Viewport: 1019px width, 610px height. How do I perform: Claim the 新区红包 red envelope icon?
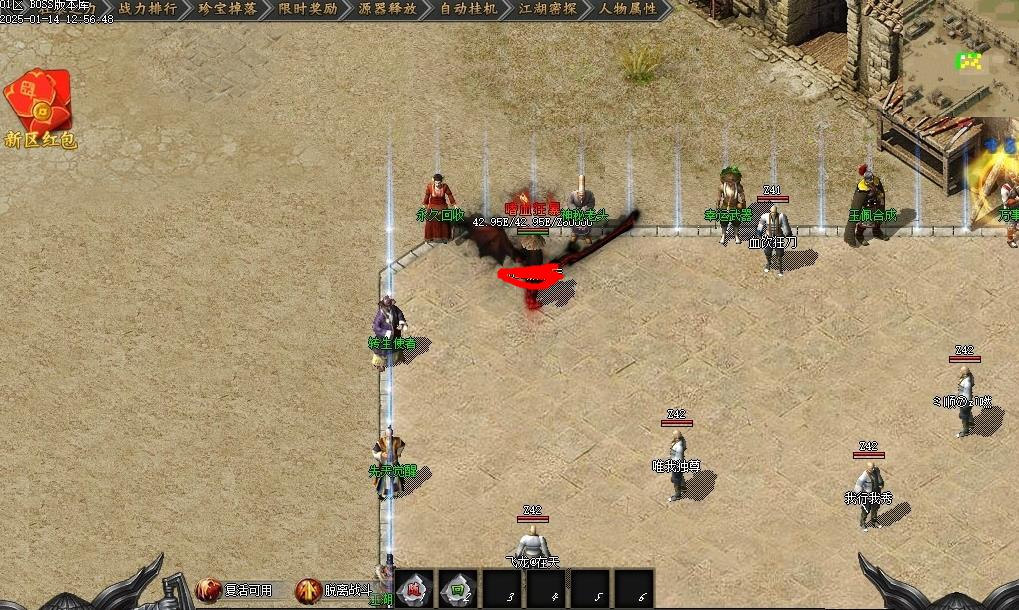point(39,103)
